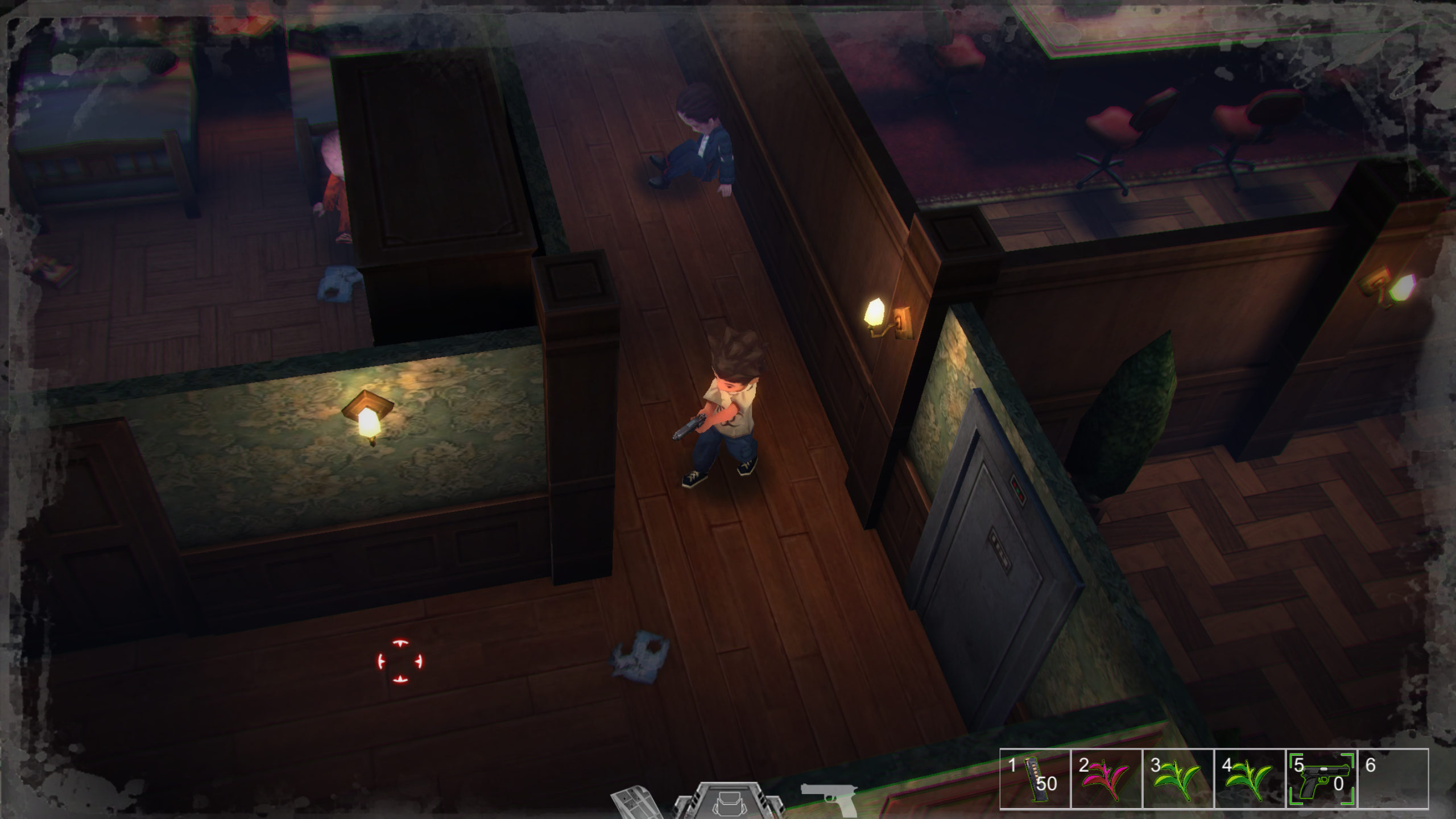
Task: Choose the green herb in slot 4
Action: pyautogui.click(x=1250, y=778)
